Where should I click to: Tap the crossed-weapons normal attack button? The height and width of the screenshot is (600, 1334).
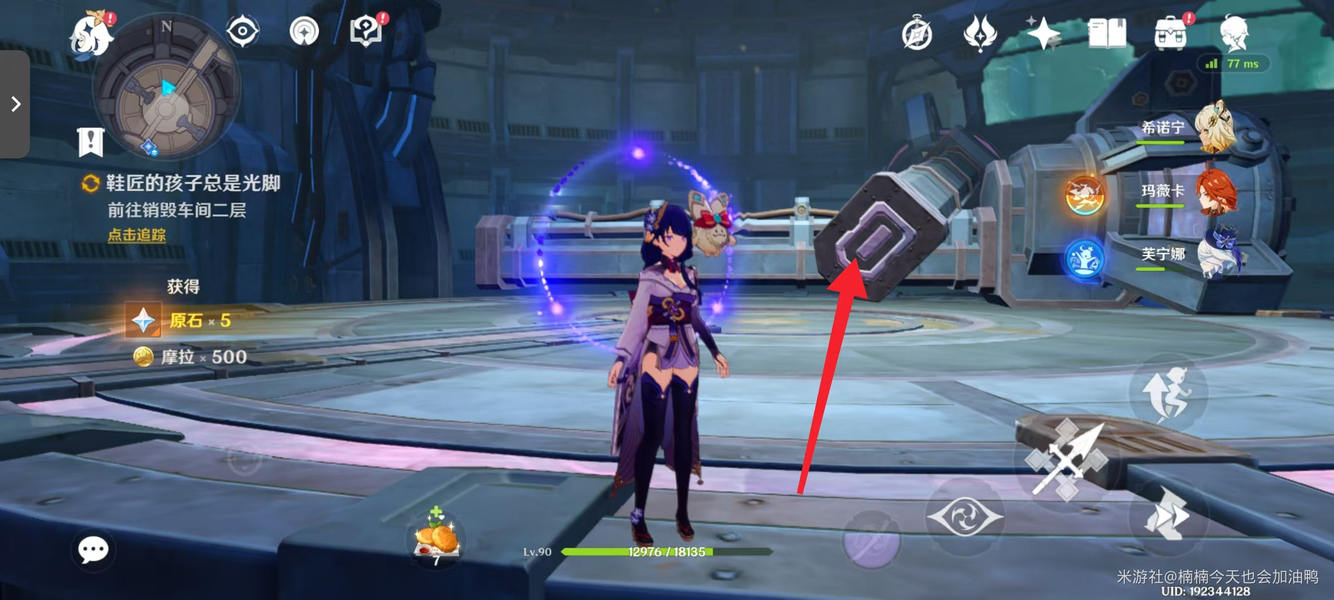tap(1068, 460)
